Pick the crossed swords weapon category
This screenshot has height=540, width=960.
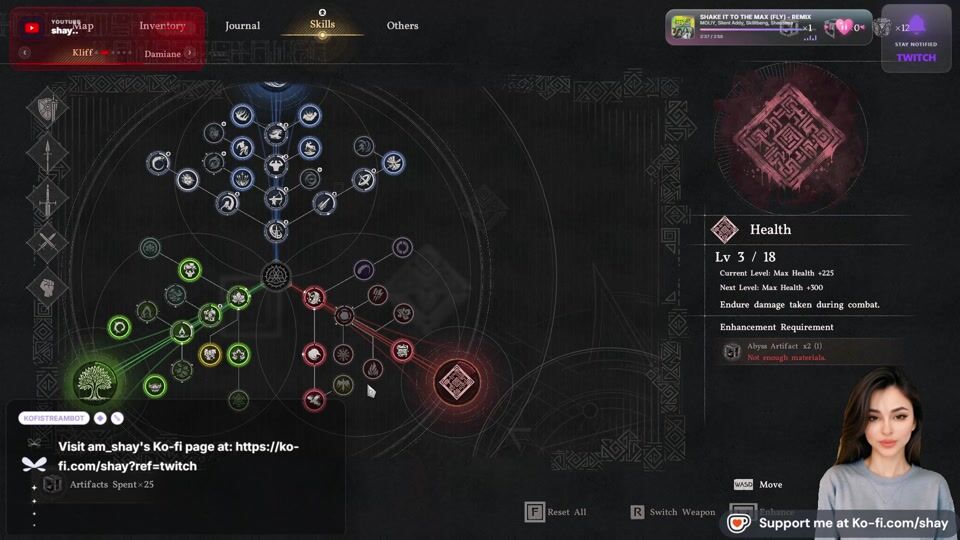pyautogui.click(x=47, y=243)
